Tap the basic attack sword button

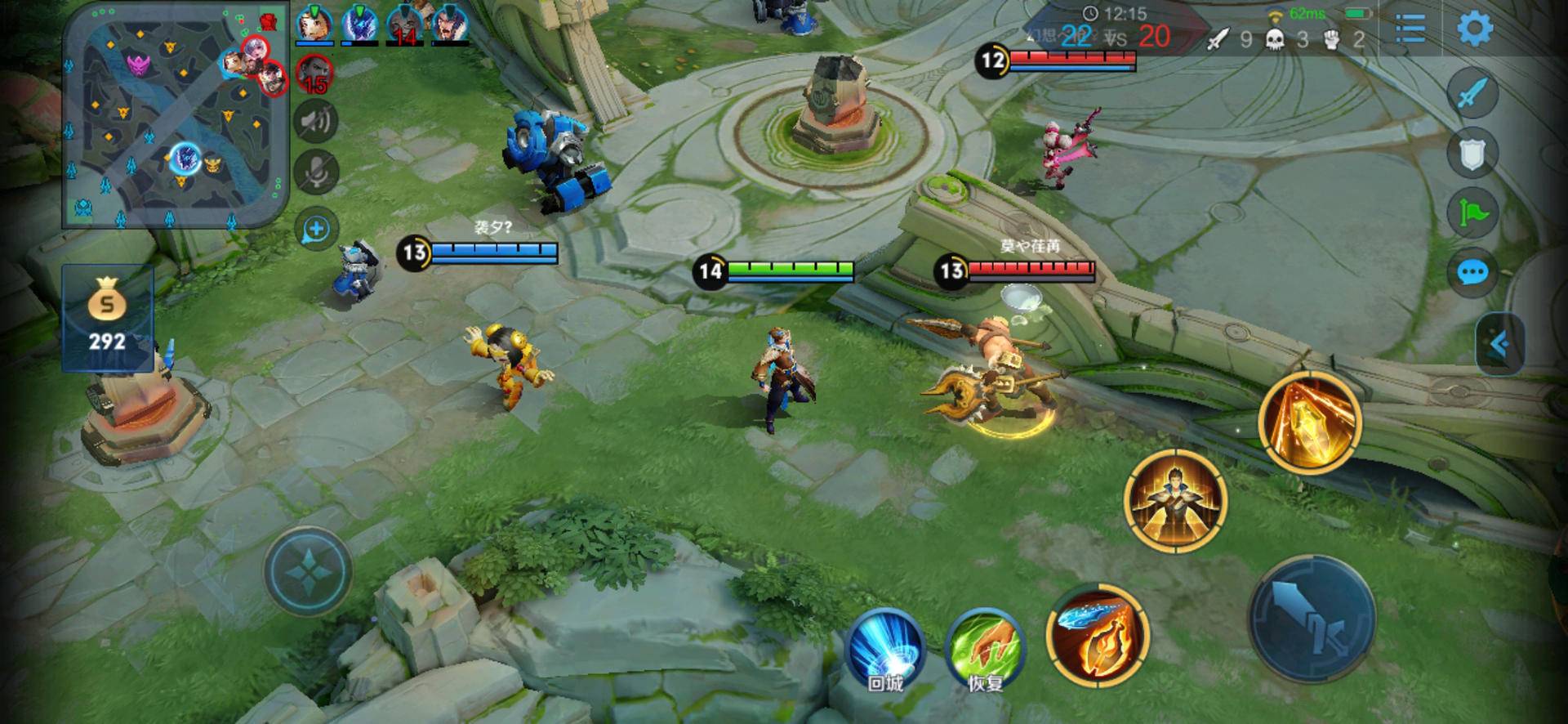pos(1312,619)
